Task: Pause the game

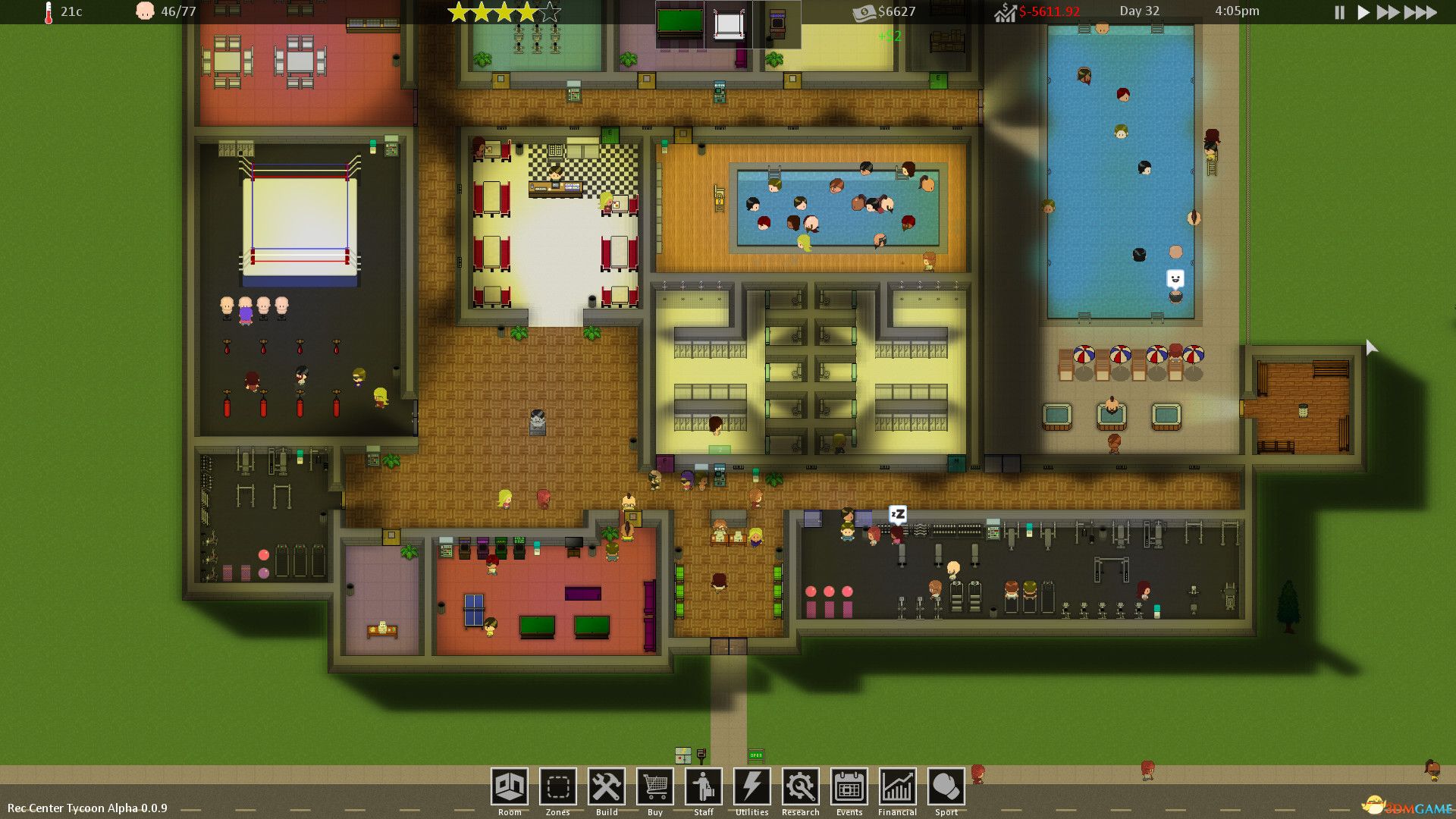Action: click(1339, 12)
